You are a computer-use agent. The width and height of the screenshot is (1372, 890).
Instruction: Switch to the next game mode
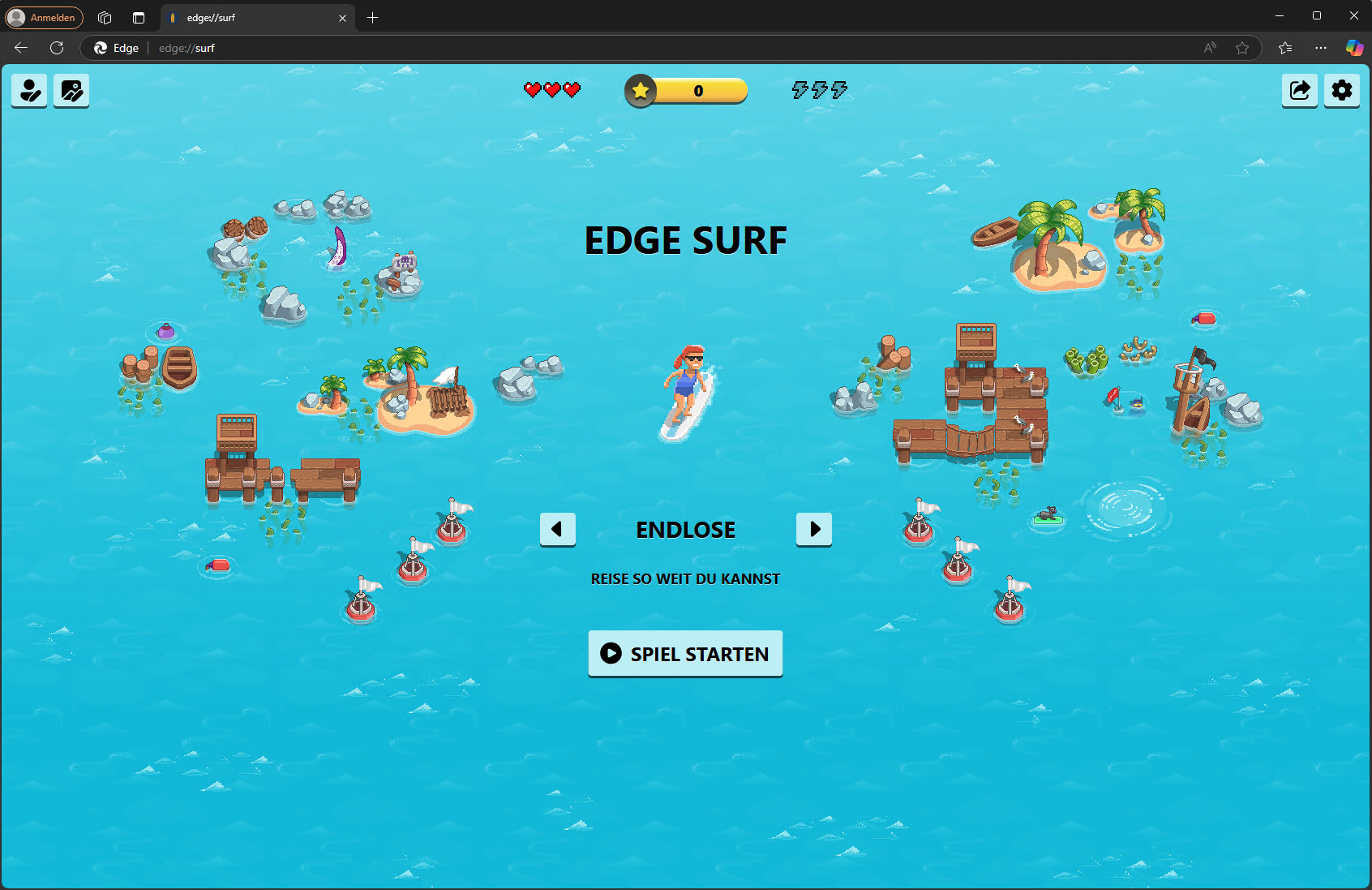813,529
